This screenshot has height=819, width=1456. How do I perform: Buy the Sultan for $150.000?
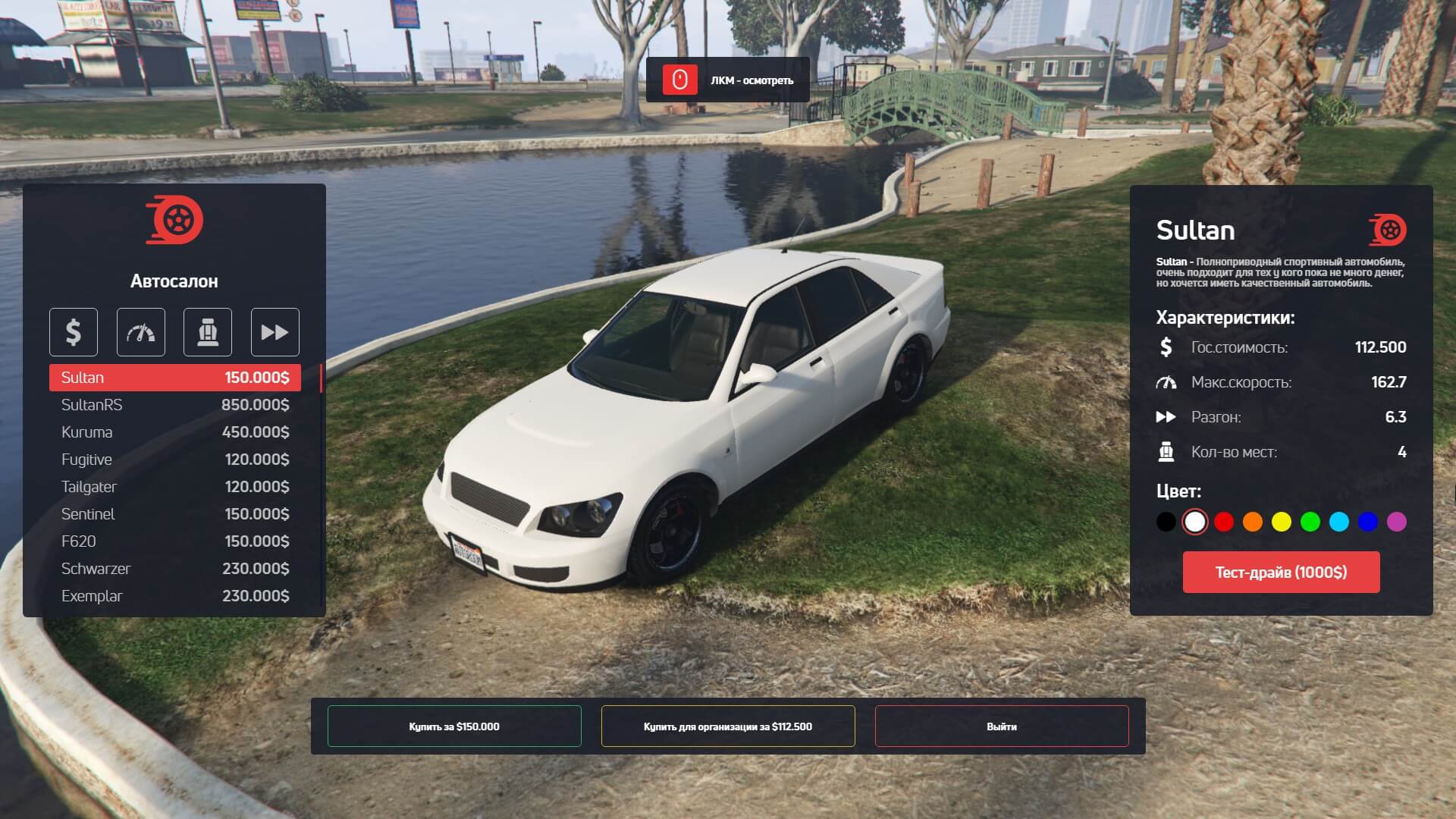[454, 726]
